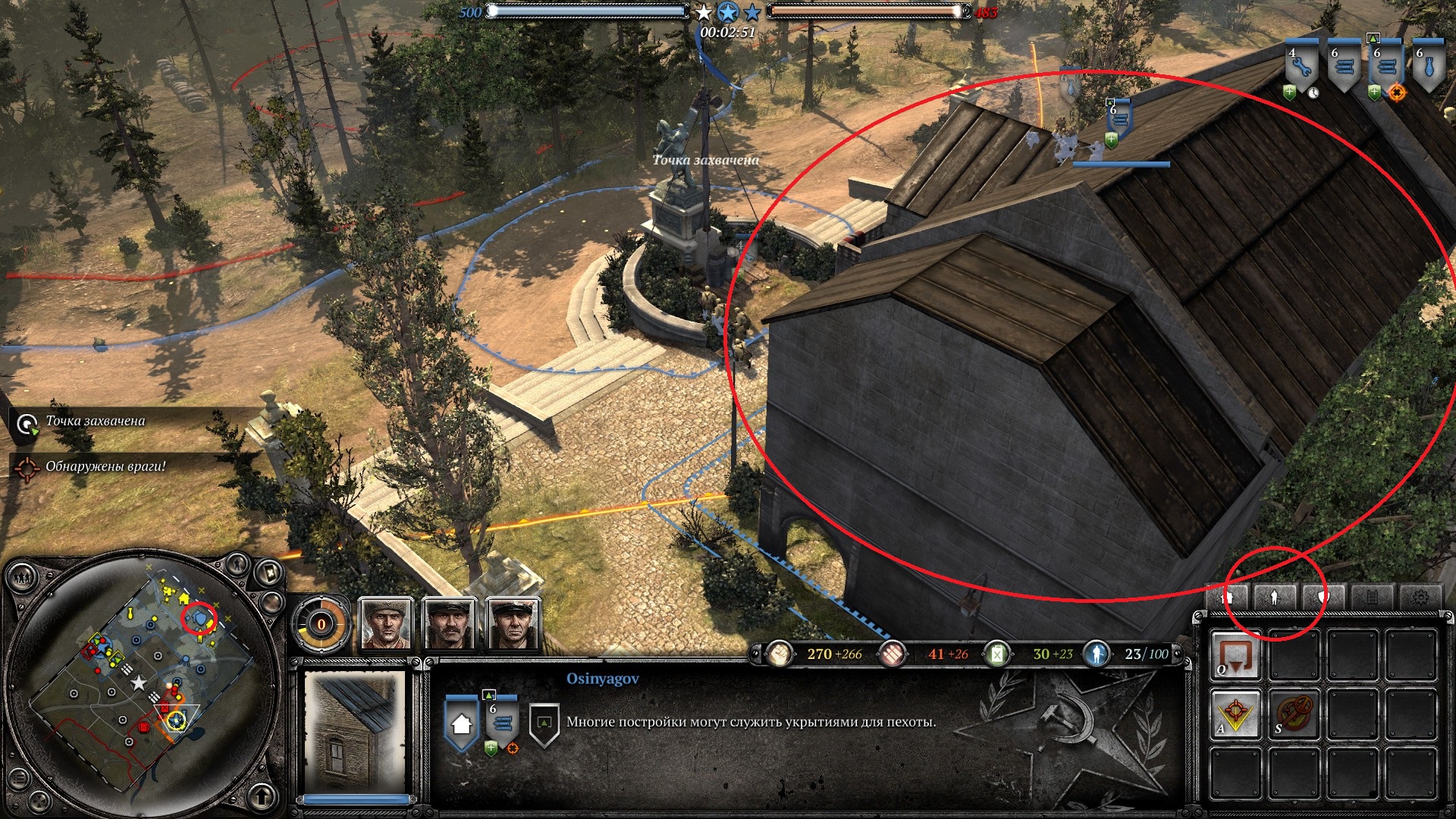This screenshot has height=819, width=1456.
Task: Open the command points dial
Action: click(321, 625)
